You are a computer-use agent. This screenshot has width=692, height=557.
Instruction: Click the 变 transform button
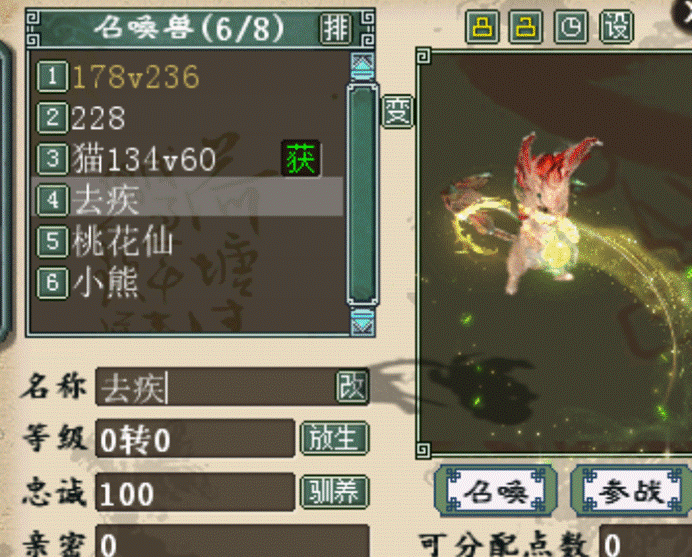click(x=397, y=110)
